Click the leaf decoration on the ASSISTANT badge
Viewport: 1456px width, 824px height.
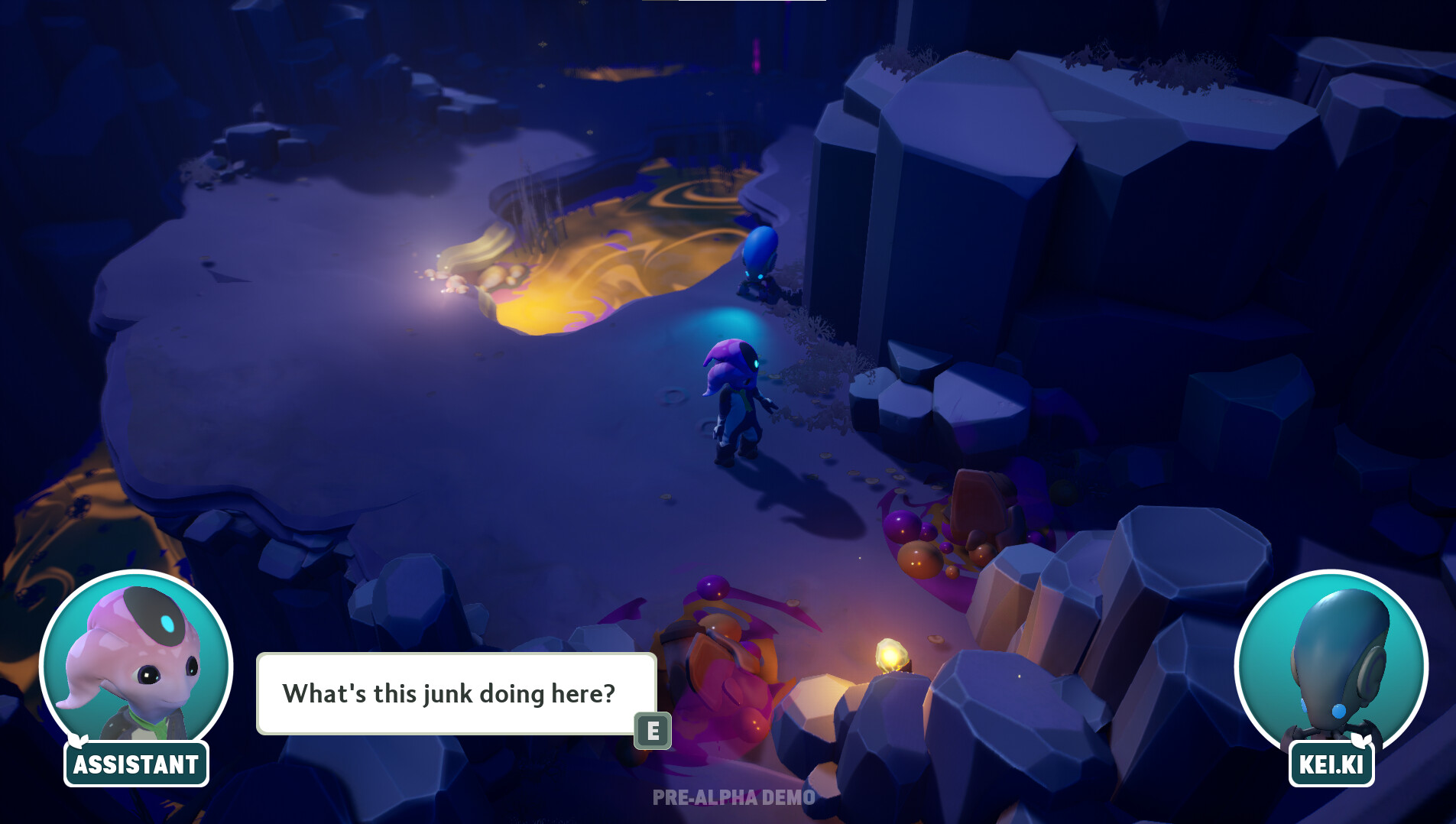coord(79,740)
